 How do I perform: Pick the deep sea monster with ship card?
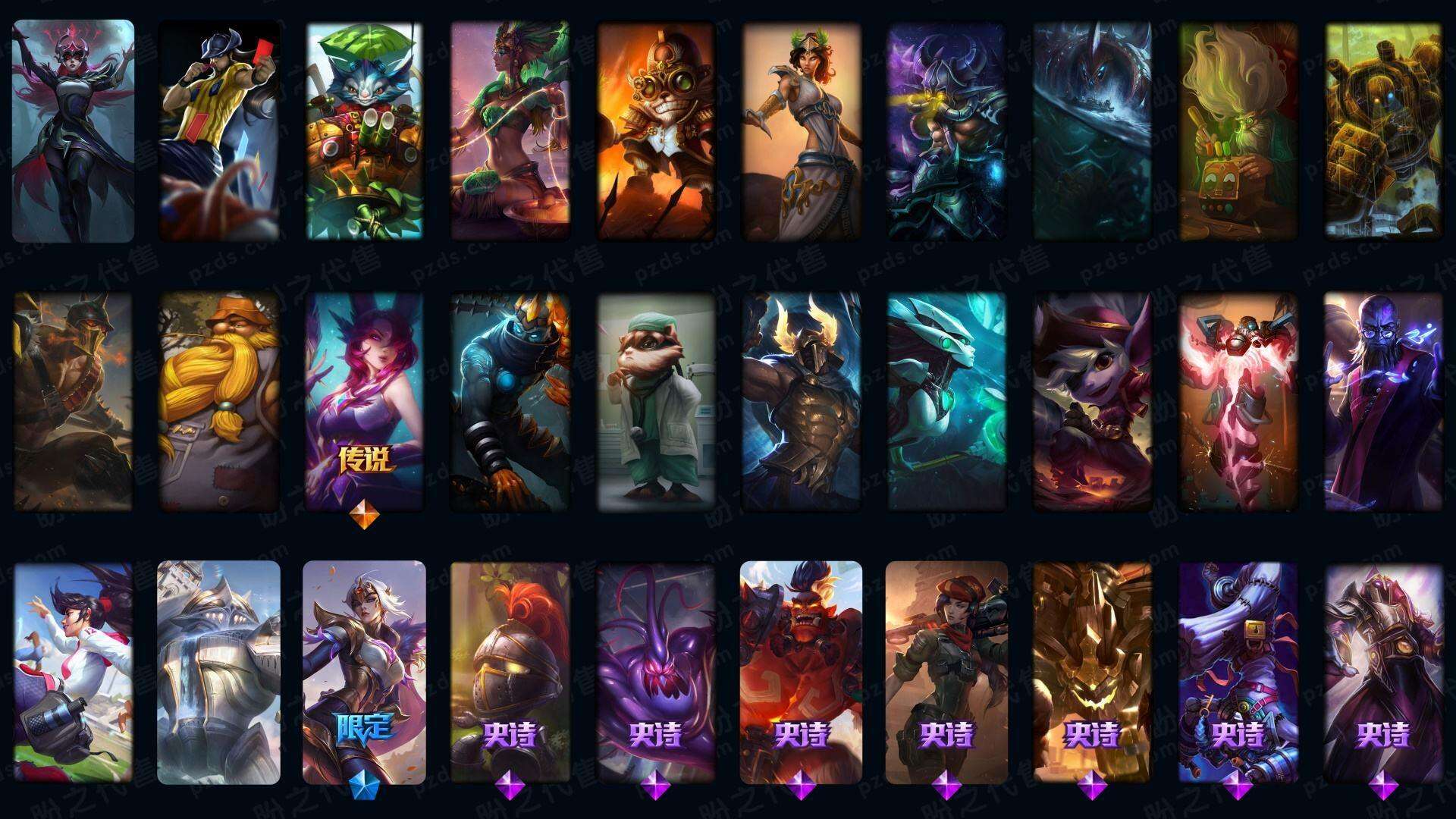(1093, 130)
